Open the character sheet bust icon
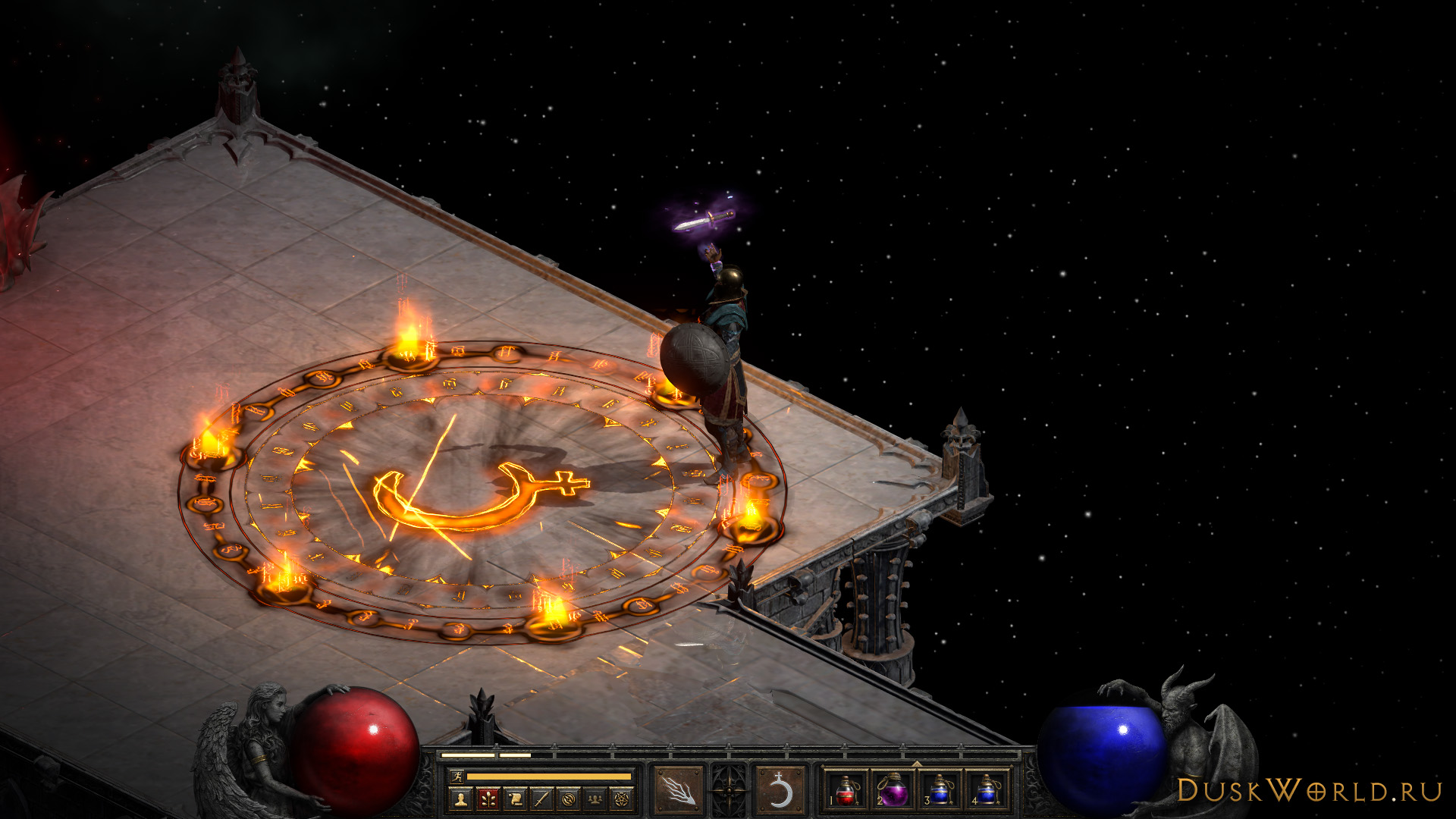This screenshot has height=819, width=1456. [460, 799]
